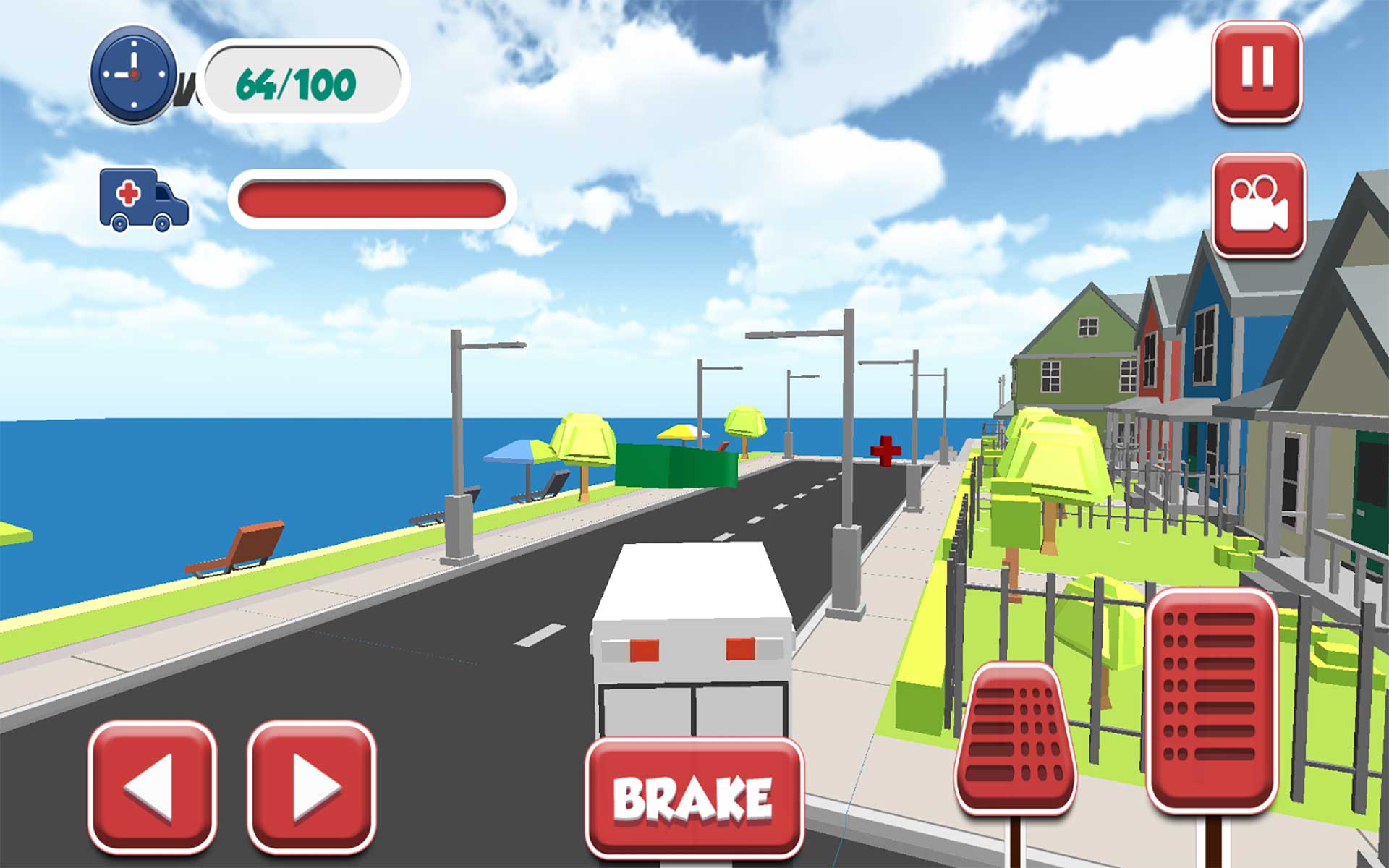This screenshot has width=1389, height=868.
Task: Hit the BRAKE button
Action: (x=696, y=797)
